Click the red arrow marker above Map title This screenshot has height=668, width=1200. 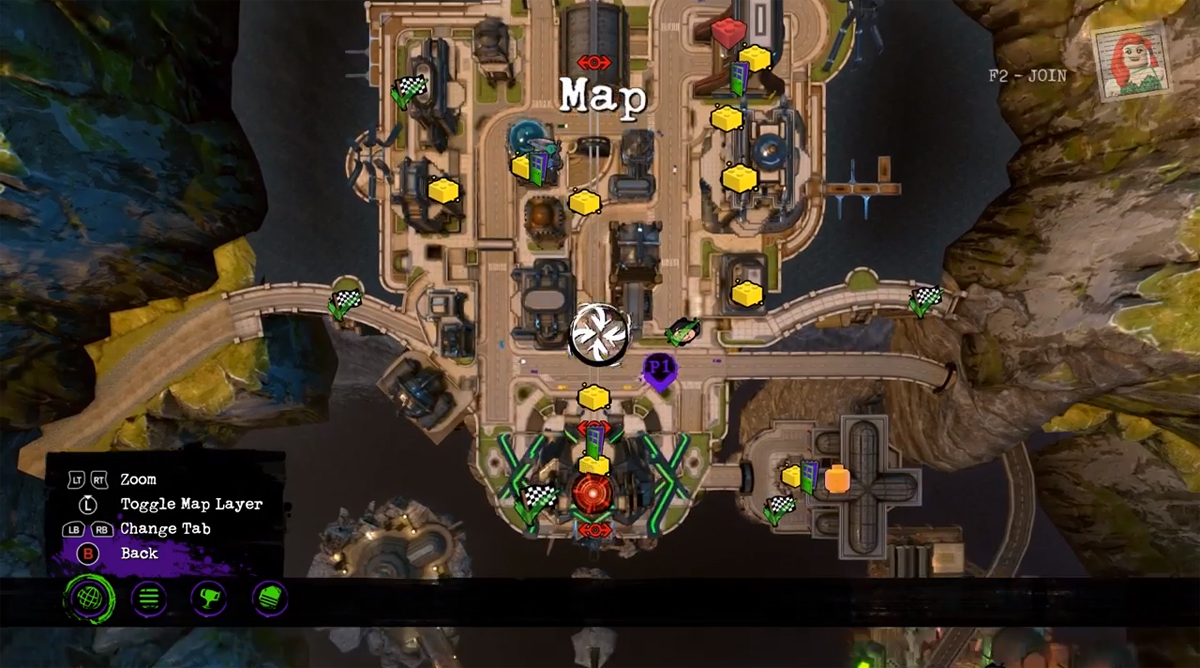click(593, 62)
